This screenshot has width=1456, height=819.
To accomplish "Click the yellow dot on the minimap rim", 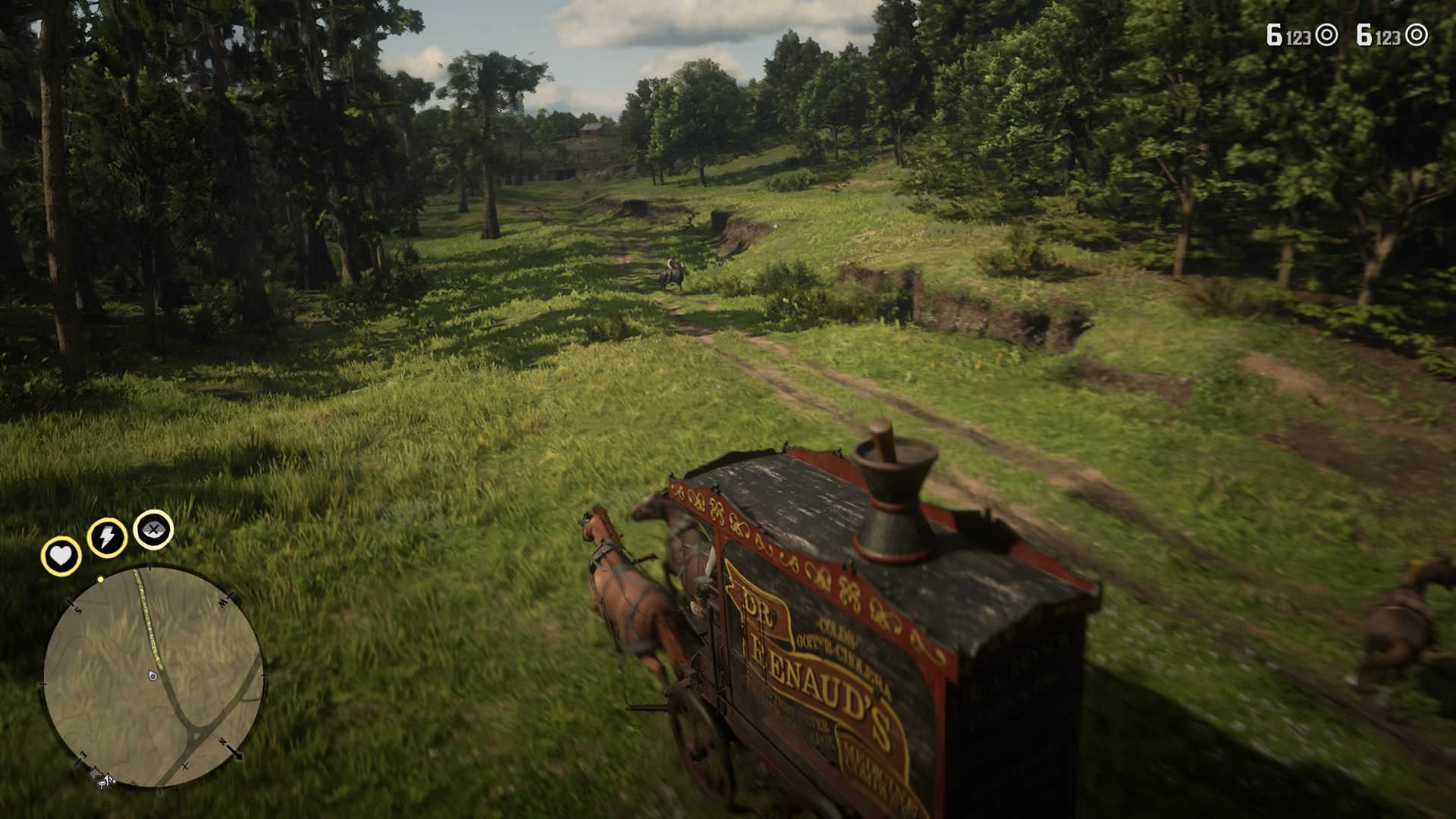I will point(100,579).
